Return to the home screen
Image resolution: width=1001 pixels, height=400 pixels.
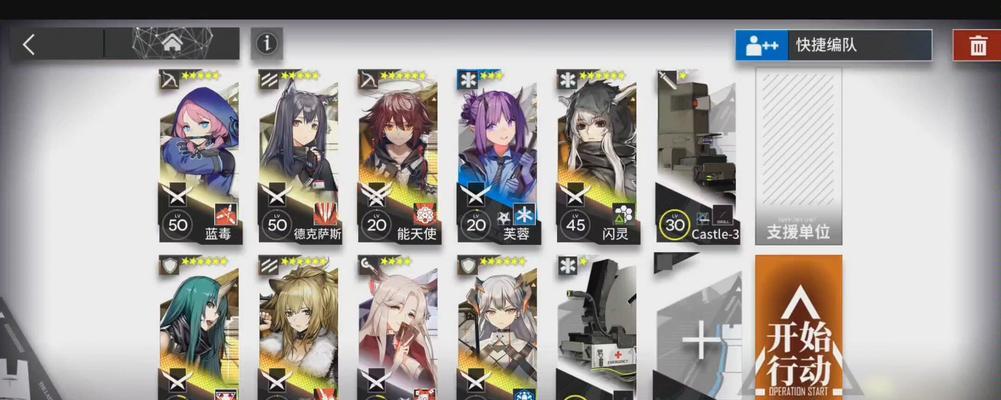(x=171, y=43)
